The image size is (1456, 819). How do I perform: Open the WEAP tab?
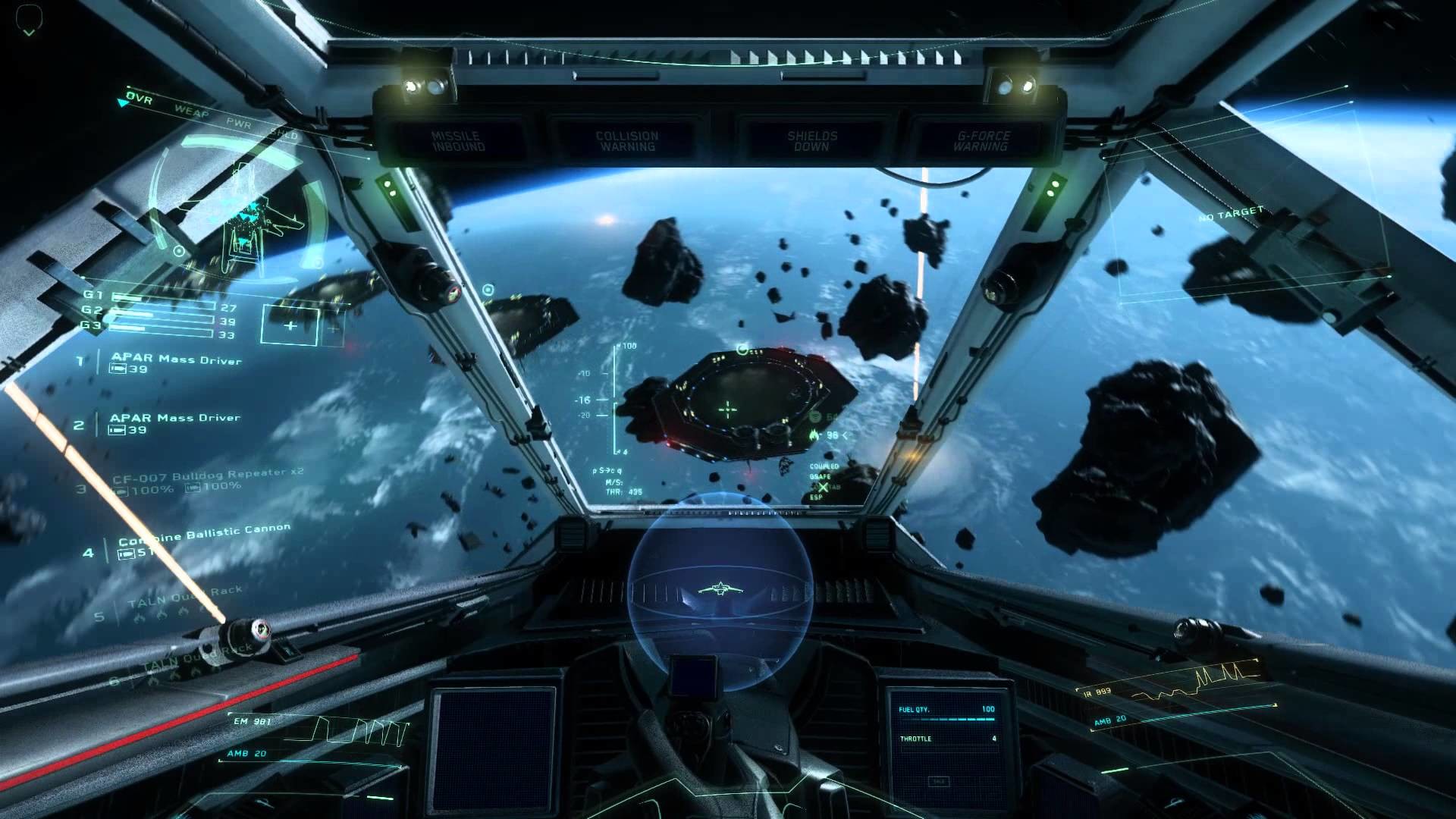[x=191, y=111]
